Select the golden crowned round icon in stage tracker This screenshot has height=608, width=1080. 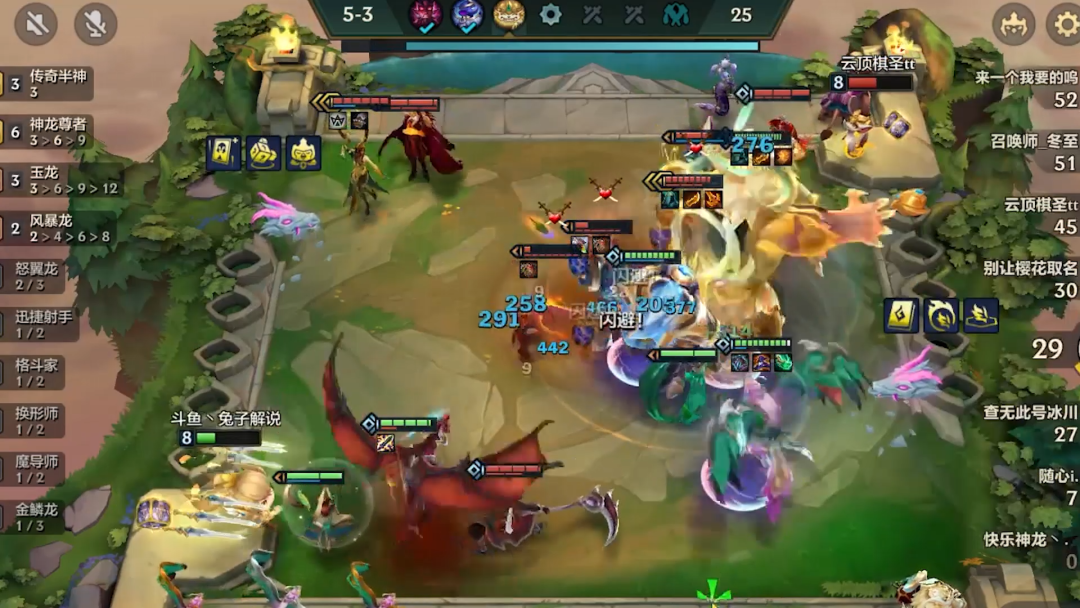[508, 15]
